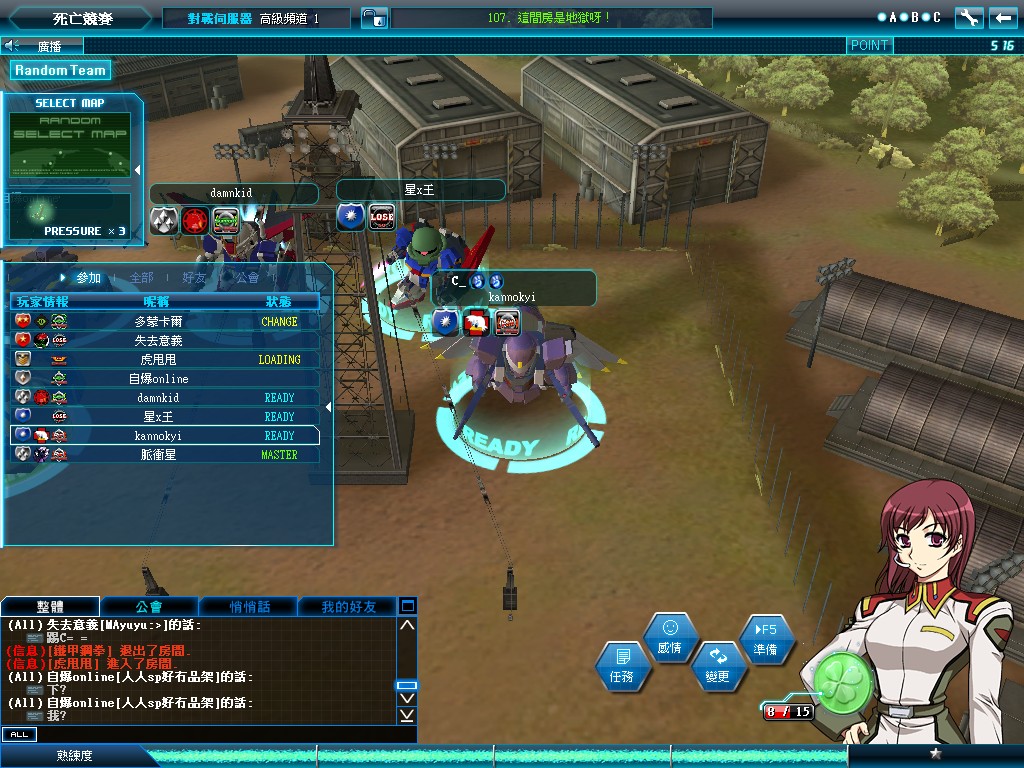Toggle the room lock icon

click(374, 18)
